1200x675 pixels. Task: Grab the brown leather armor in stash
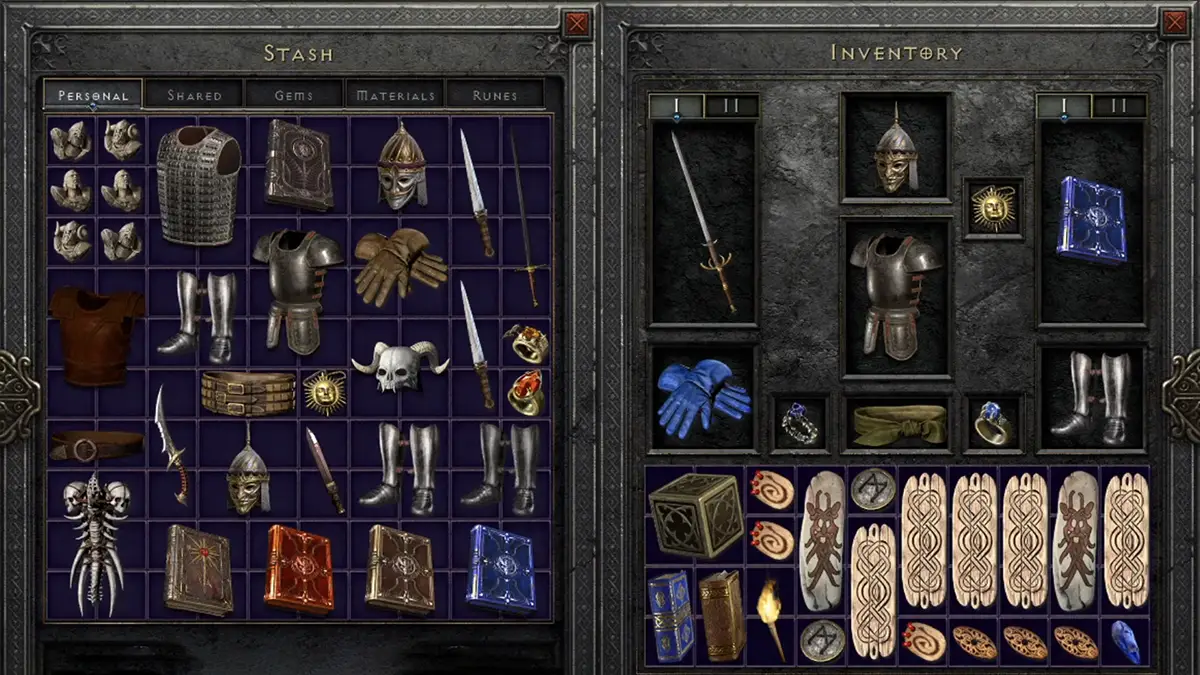97,333
